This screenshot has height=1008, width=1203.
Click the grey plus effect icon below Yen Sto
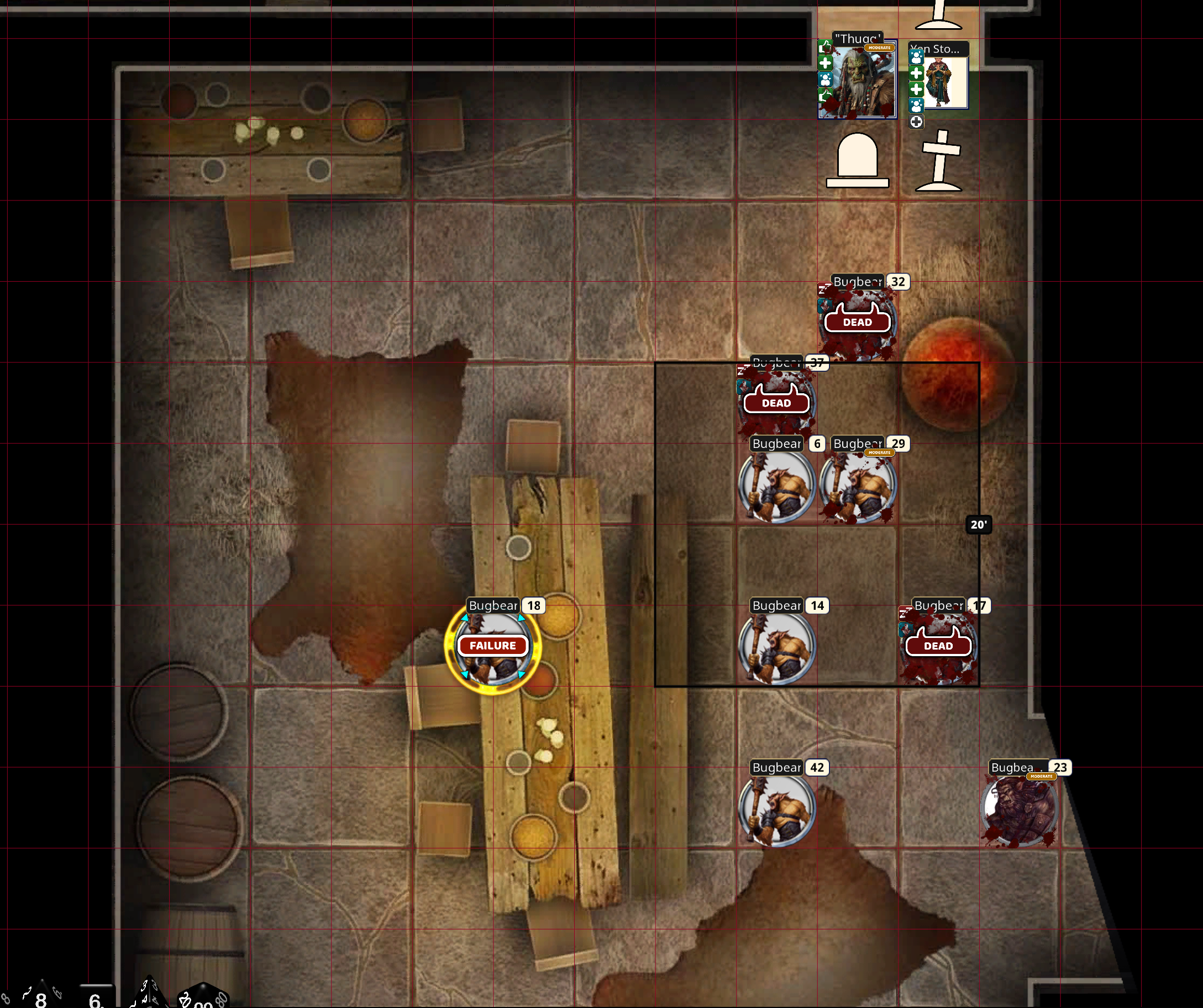click(x=916, y=122)
